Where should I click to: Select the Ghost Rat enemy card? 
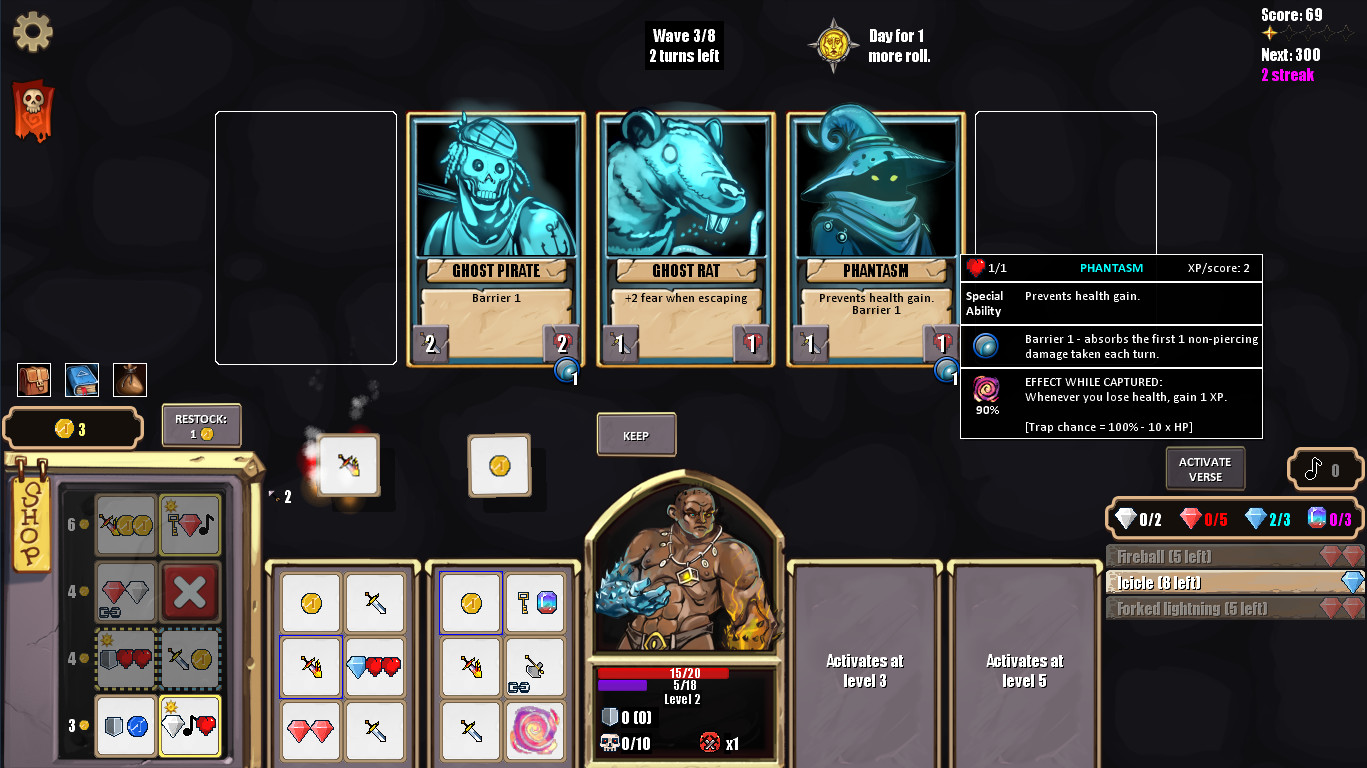[685, 240]
